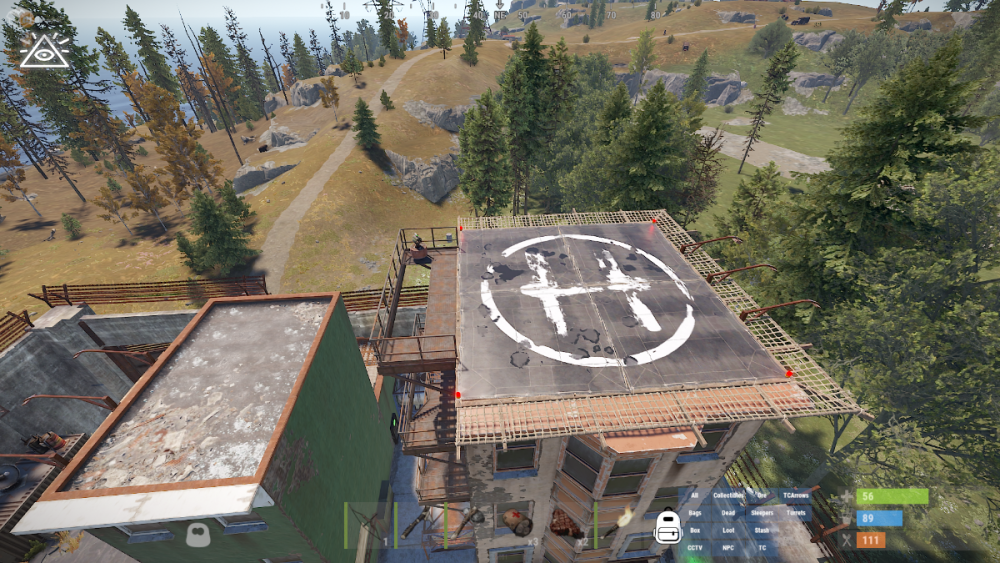Viewport: 1000px width, 563px height.
Task: Enable the TC filter button
Action: 762,547
